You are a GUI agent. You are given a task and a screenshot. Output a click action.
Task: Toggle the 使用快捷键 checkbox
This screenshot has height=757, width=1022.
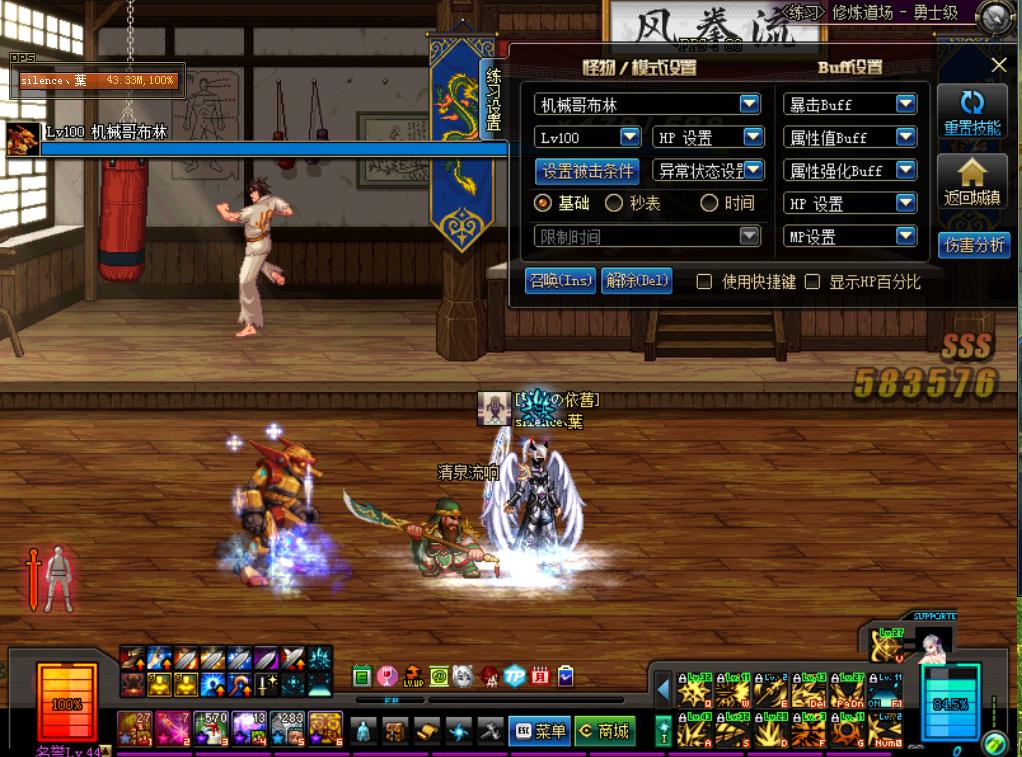(704, 282)
